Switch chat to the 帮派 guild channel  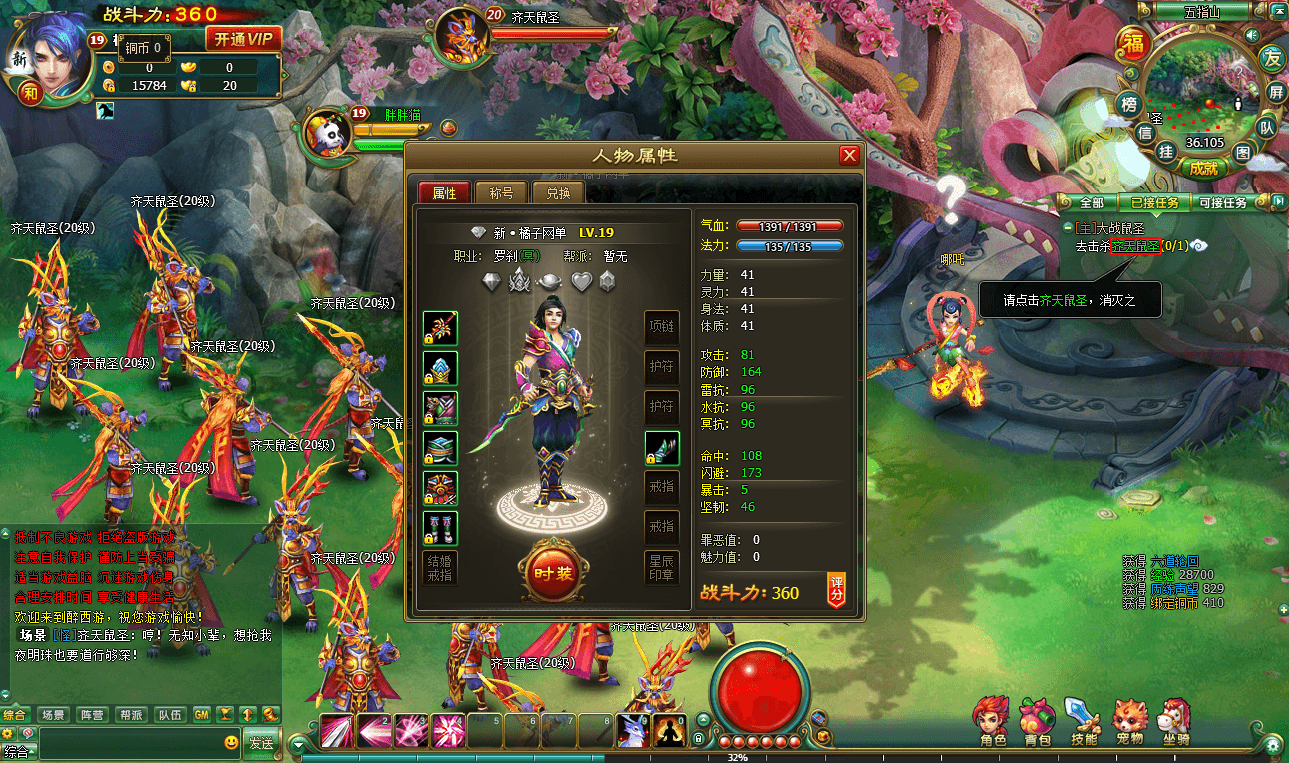coord(131,715)
